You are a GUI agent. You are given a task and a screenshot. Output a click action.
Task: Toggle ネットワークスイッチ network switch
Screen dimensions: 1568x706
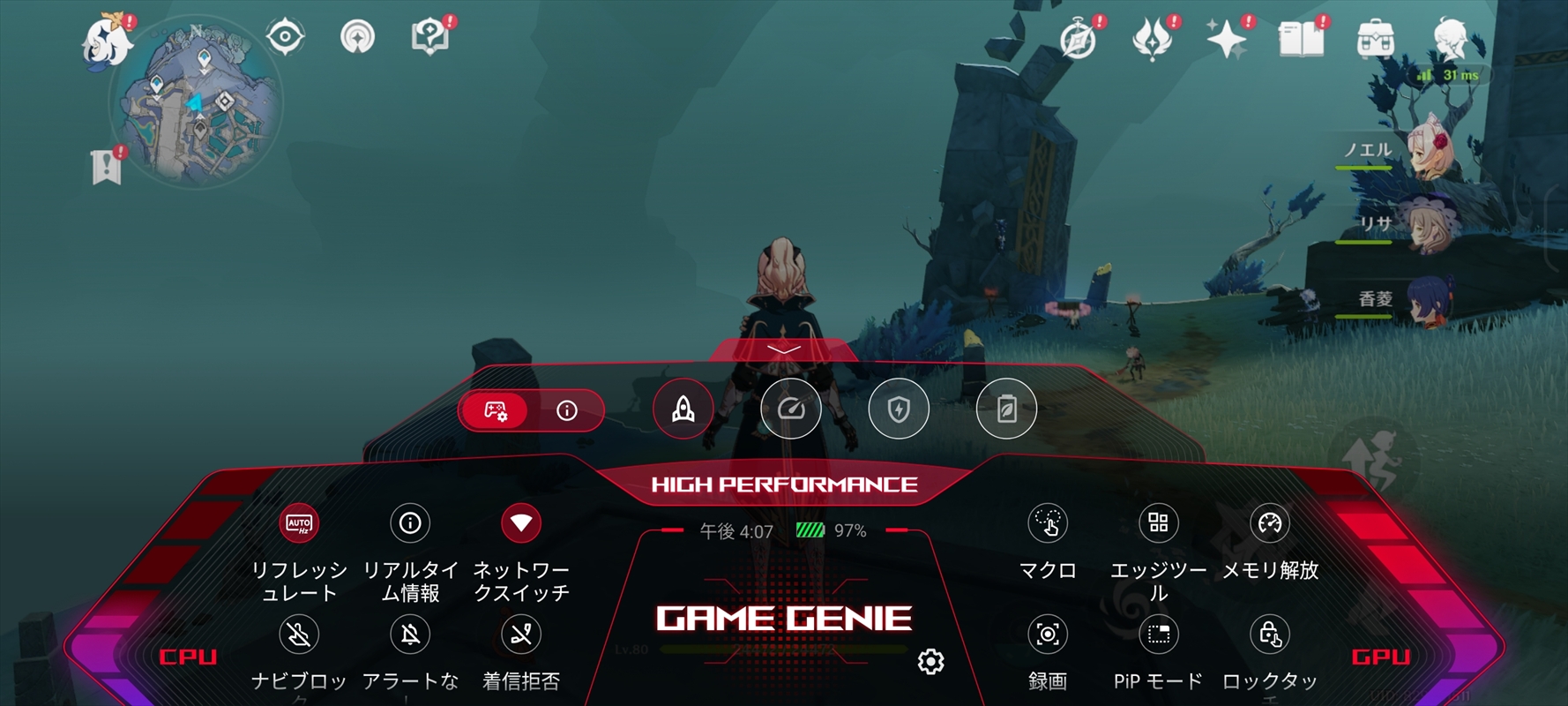(x=521, y=523)
